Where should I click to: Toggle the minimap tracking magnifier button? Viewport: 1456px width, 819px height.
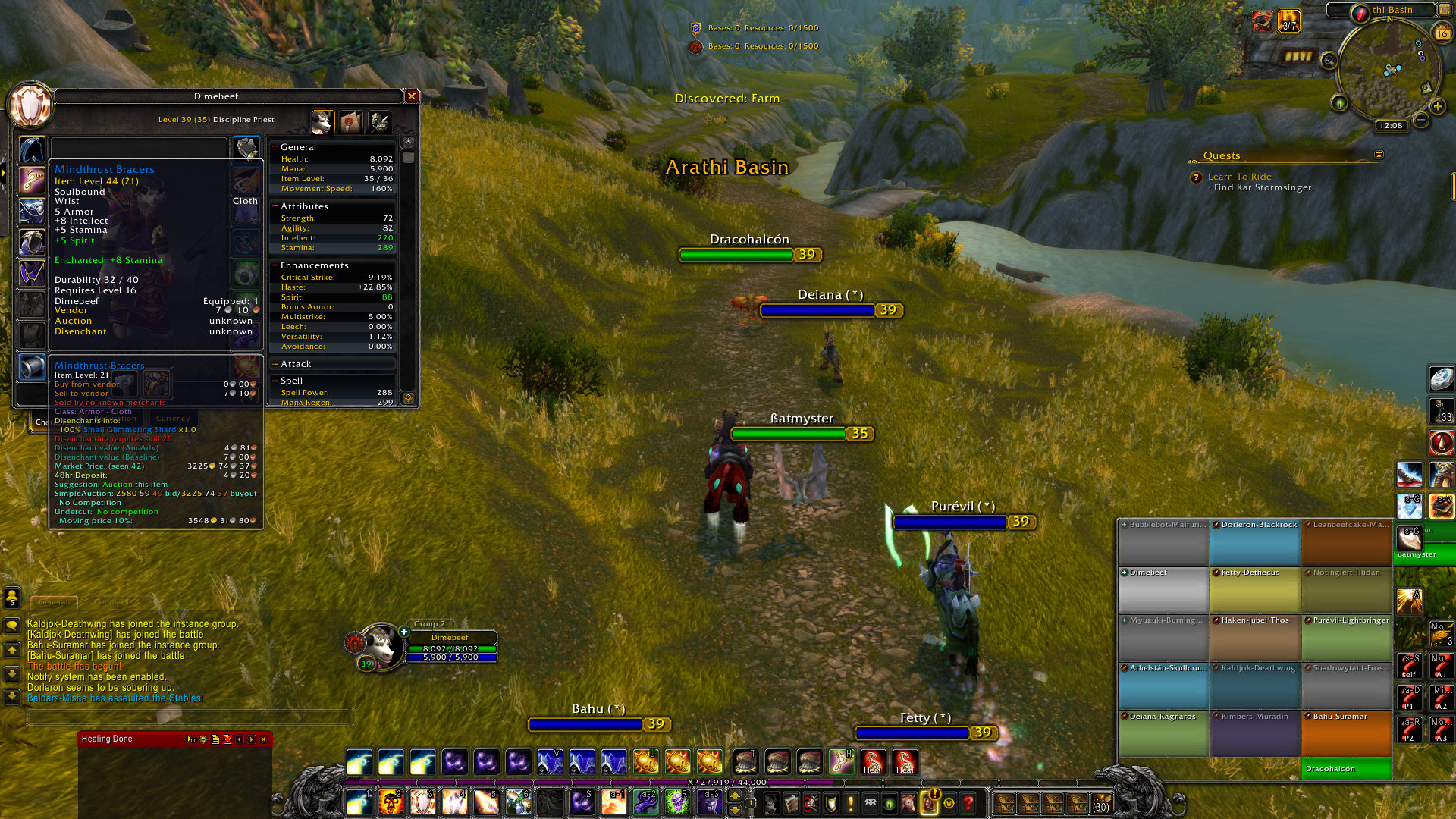click(x=1329, y=61)
